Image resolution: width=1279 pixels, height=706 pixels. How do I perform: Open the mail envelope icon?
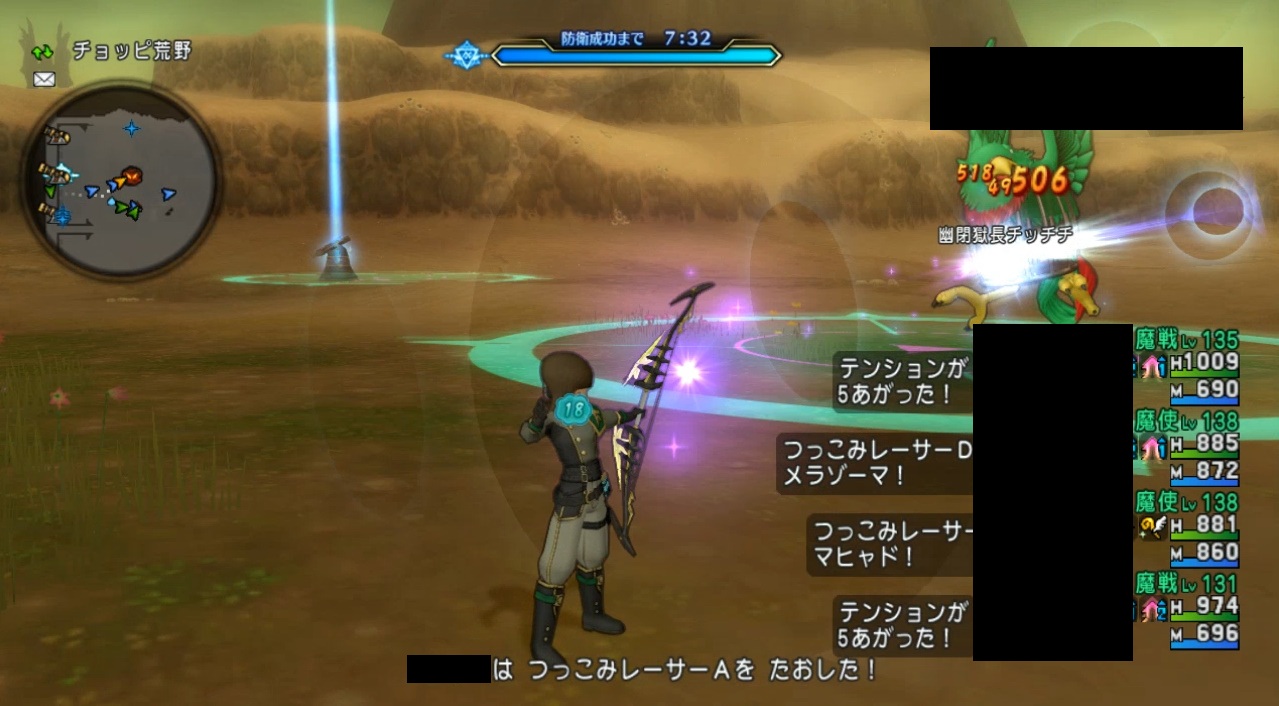point(44,80)
